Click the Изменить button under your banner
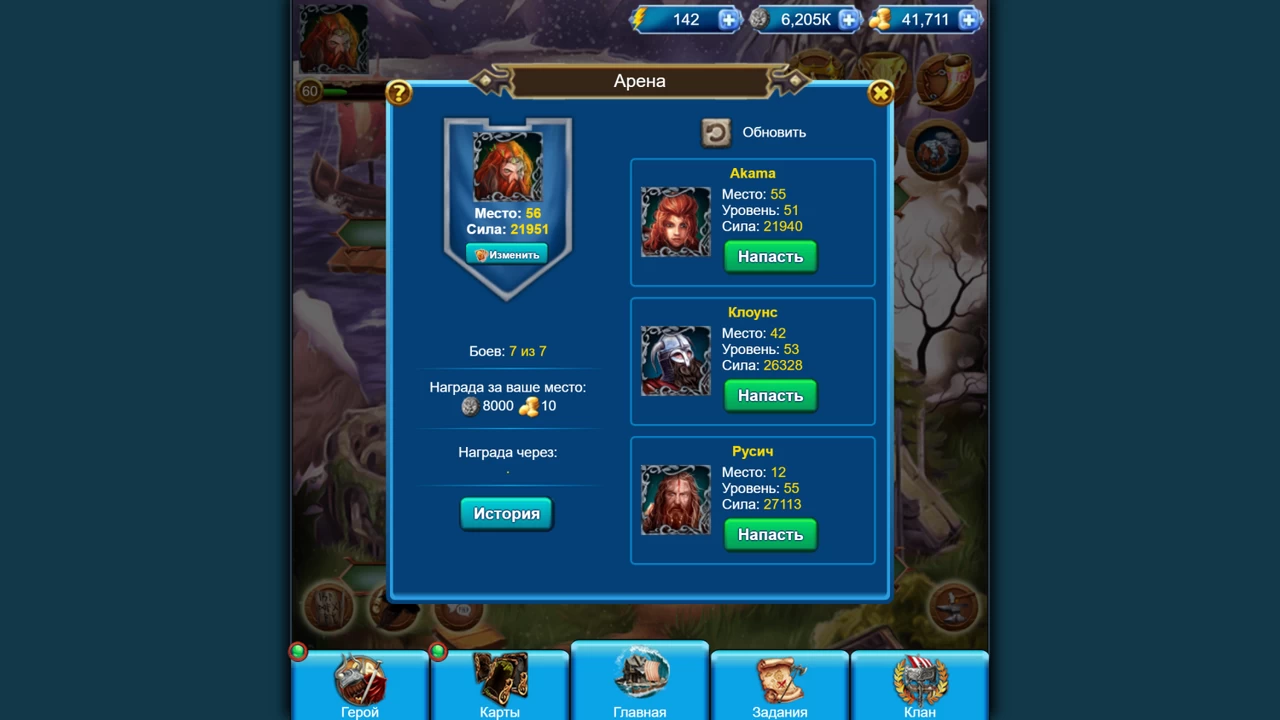 (x=507, y=255)
